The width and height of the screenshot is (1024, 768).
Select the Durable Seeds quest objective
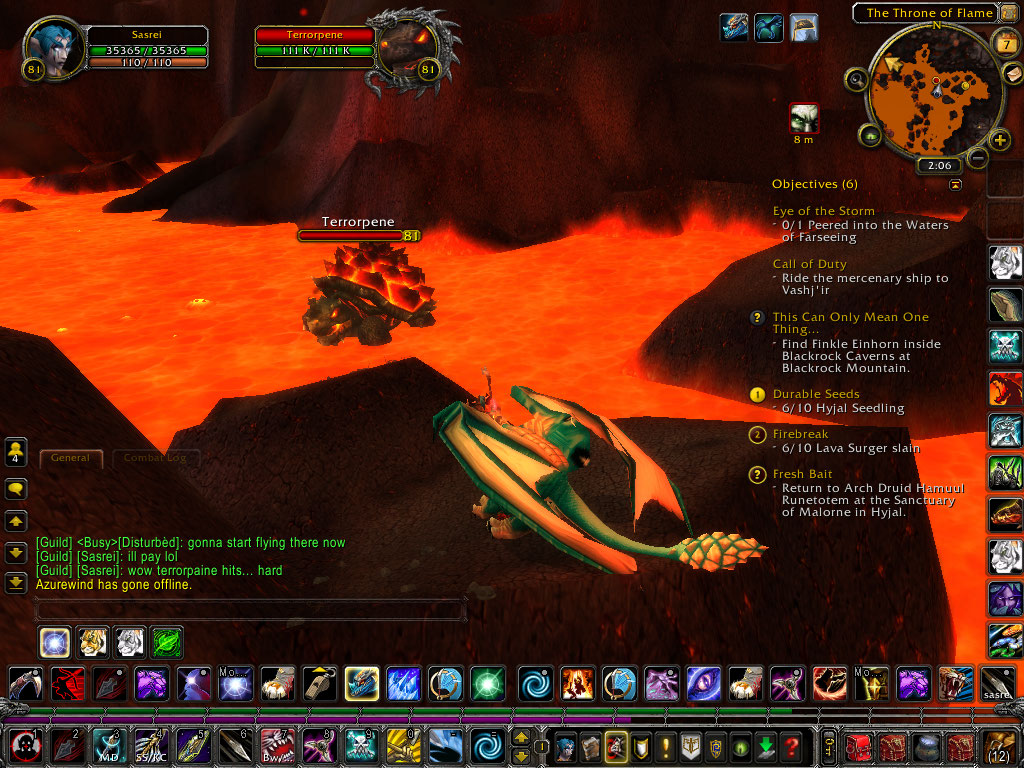816,394
